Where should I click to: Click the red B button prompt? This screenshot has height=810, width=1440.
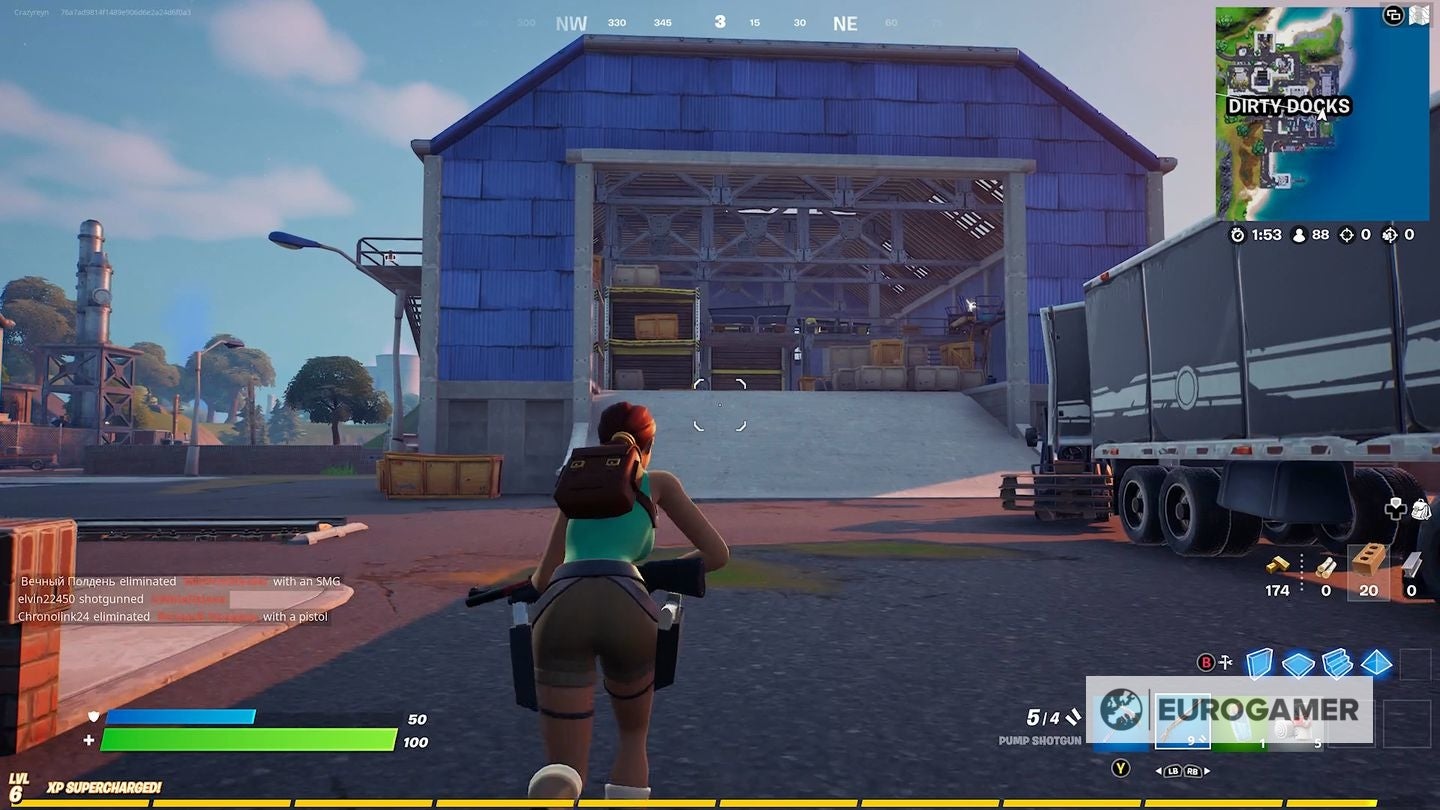(1206, 662)
